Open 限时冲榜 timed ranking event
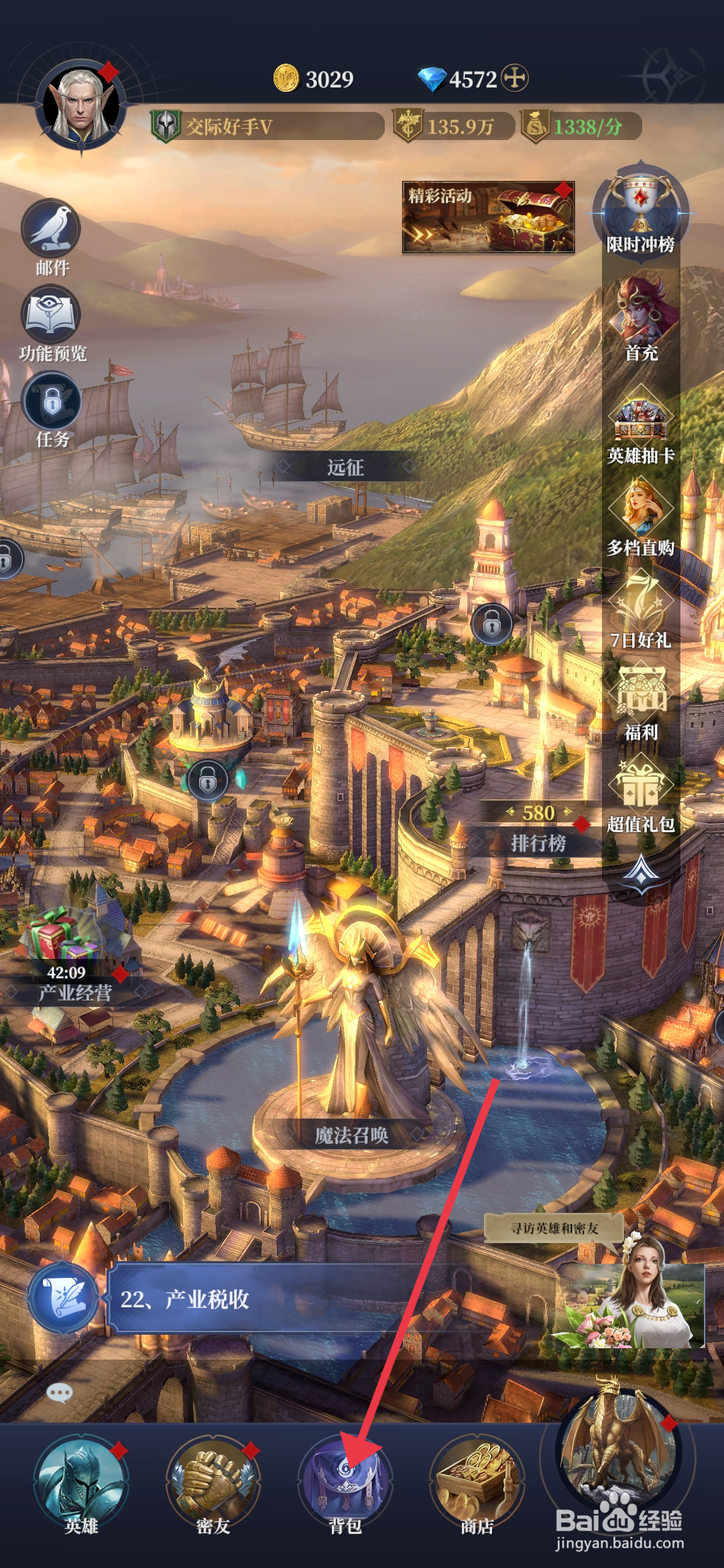Screen dimensions: 724x1568 pos(640,209)
